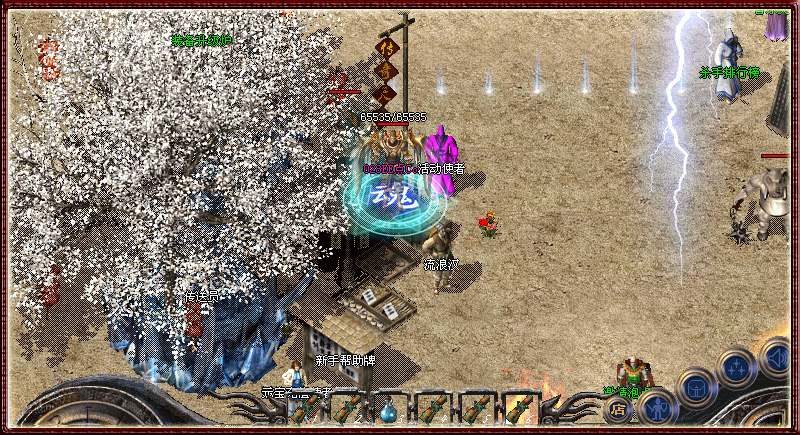Open the character equipment panel icon

(656, 408)
